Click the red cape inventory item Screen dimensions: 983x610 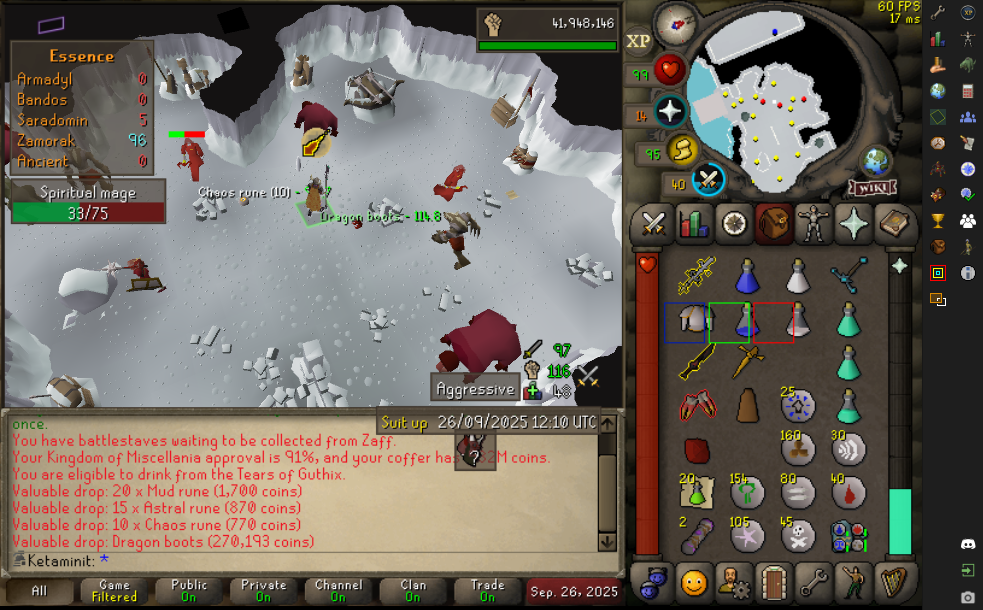pos(696,450)
